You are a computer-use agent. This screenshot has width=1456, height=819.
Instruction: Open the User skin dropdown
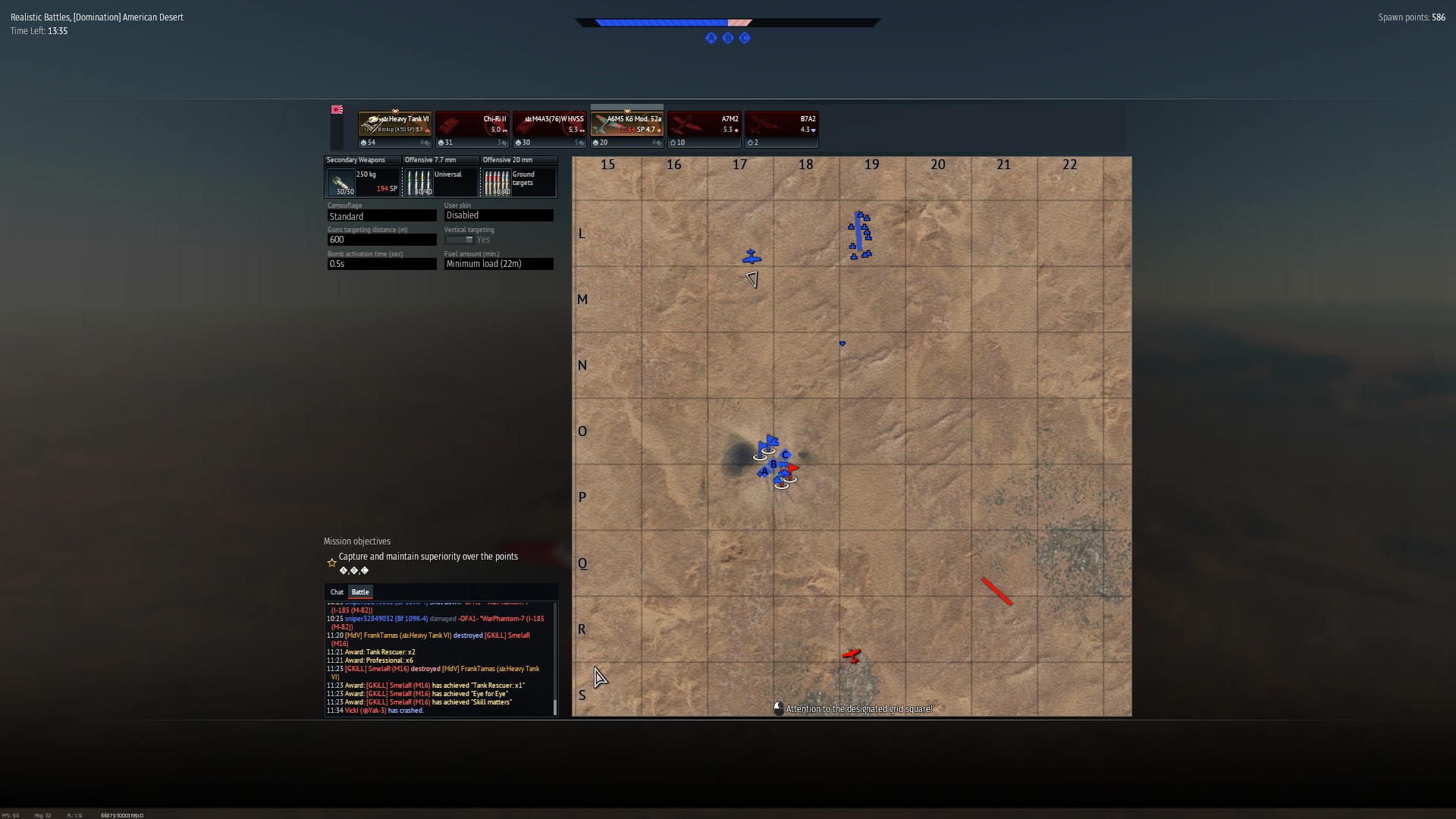click(498, 215)
